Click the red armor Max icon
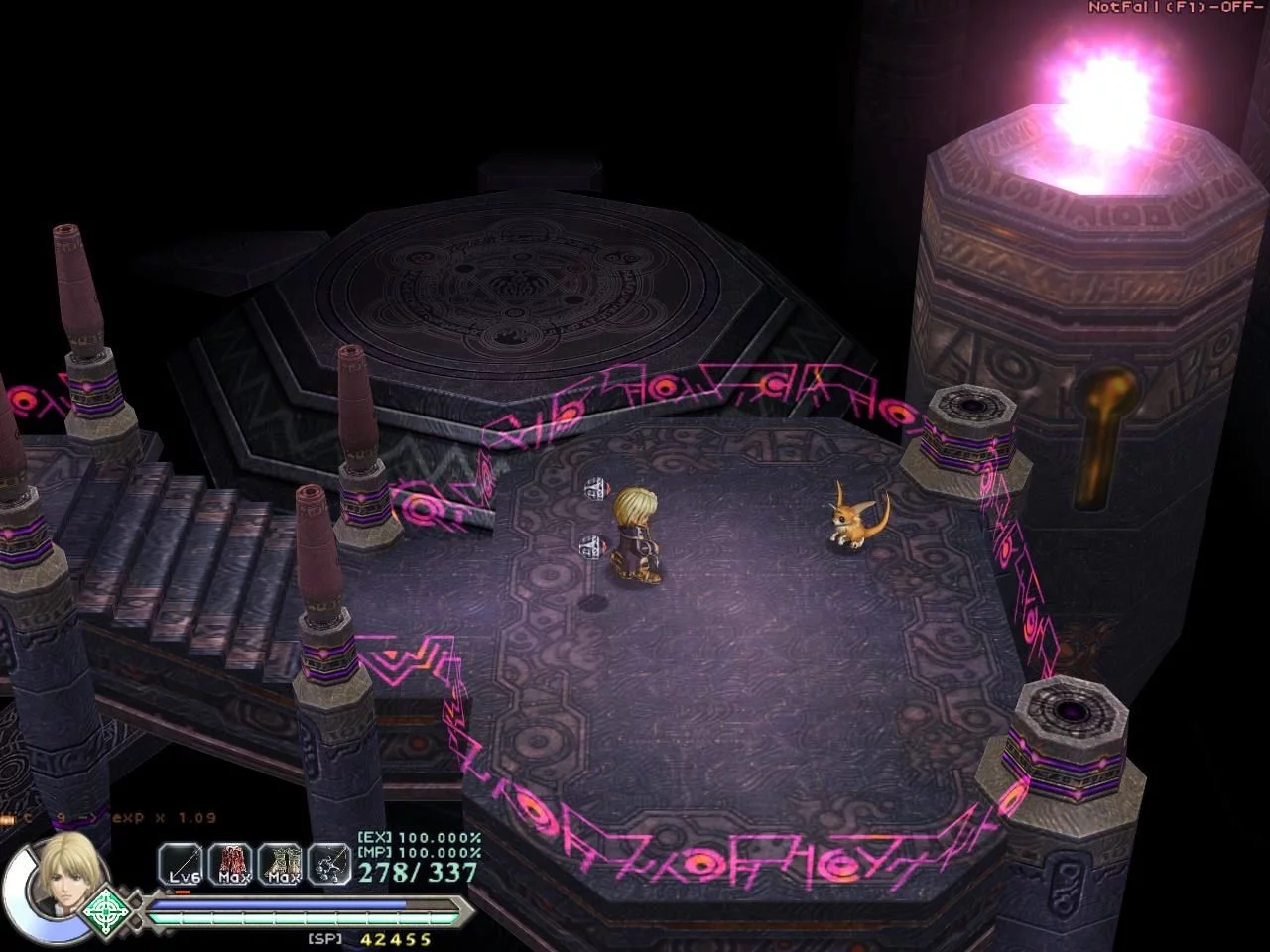The height and width of the screenshot is (952, 1270). point(231,864)
